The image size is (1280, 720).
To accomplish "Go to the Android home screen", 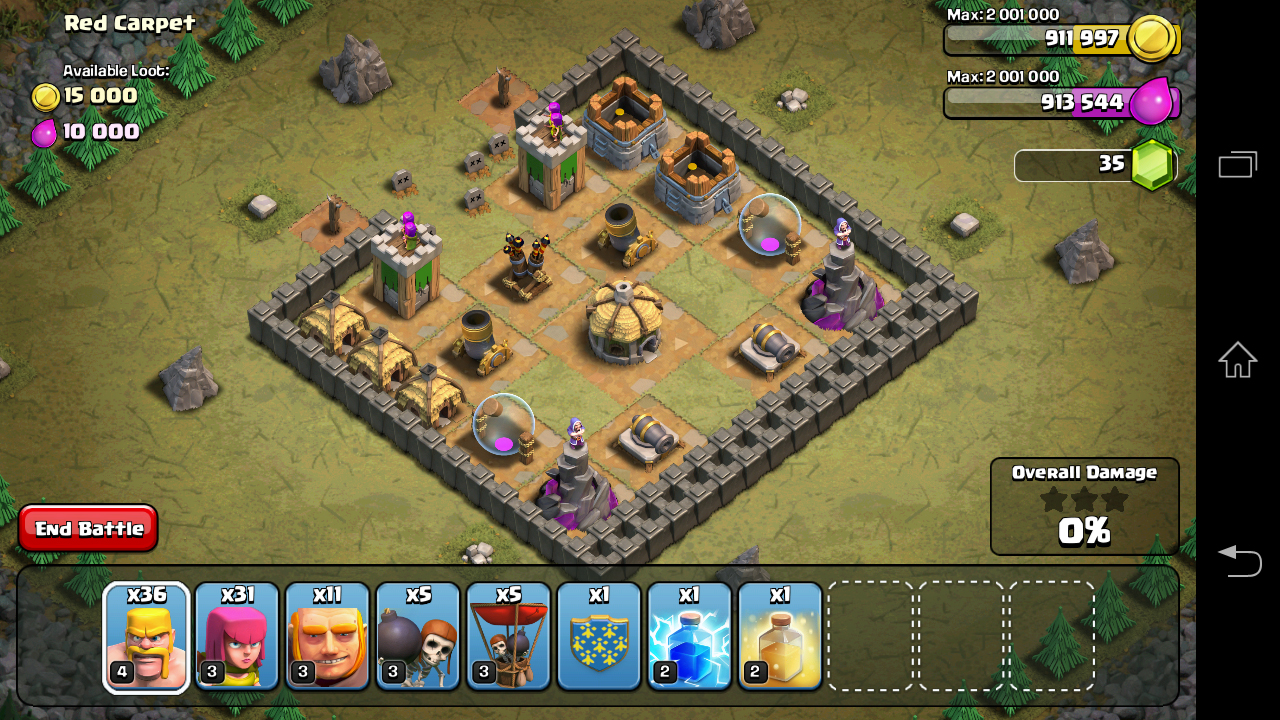I will 1237,360.
